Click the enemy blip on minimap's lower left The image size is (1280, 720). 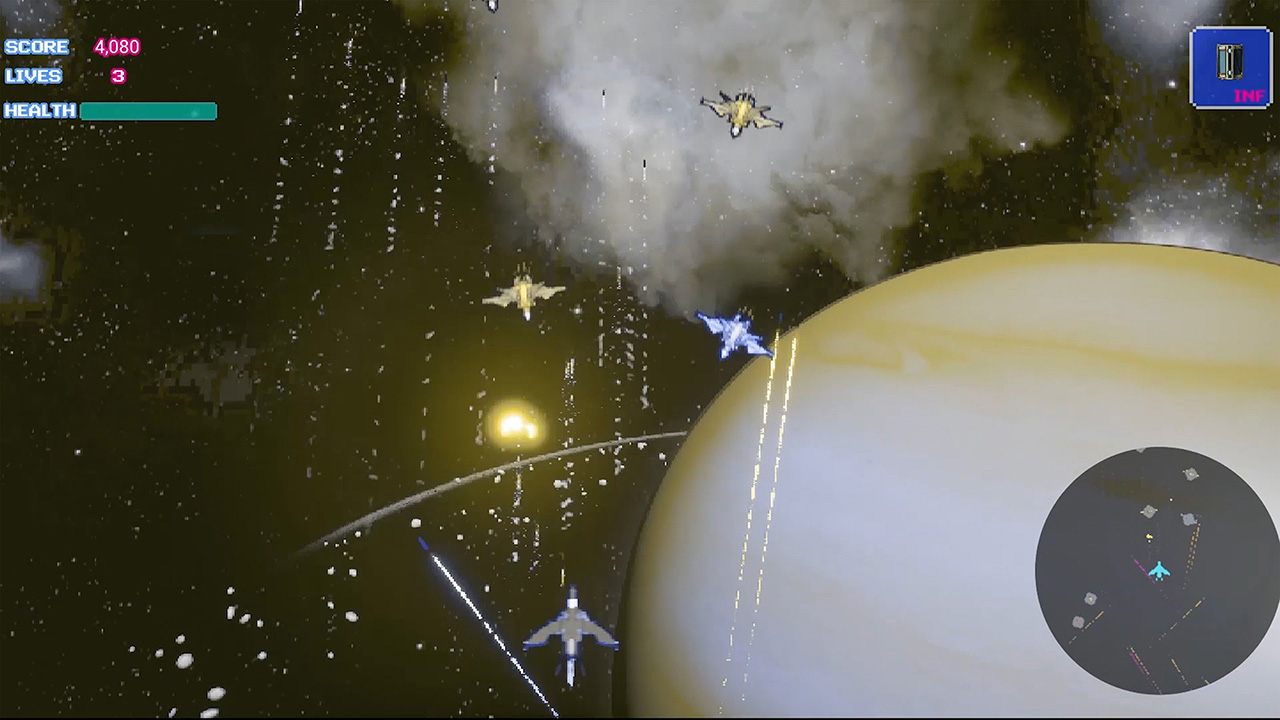click(1078, 620)
